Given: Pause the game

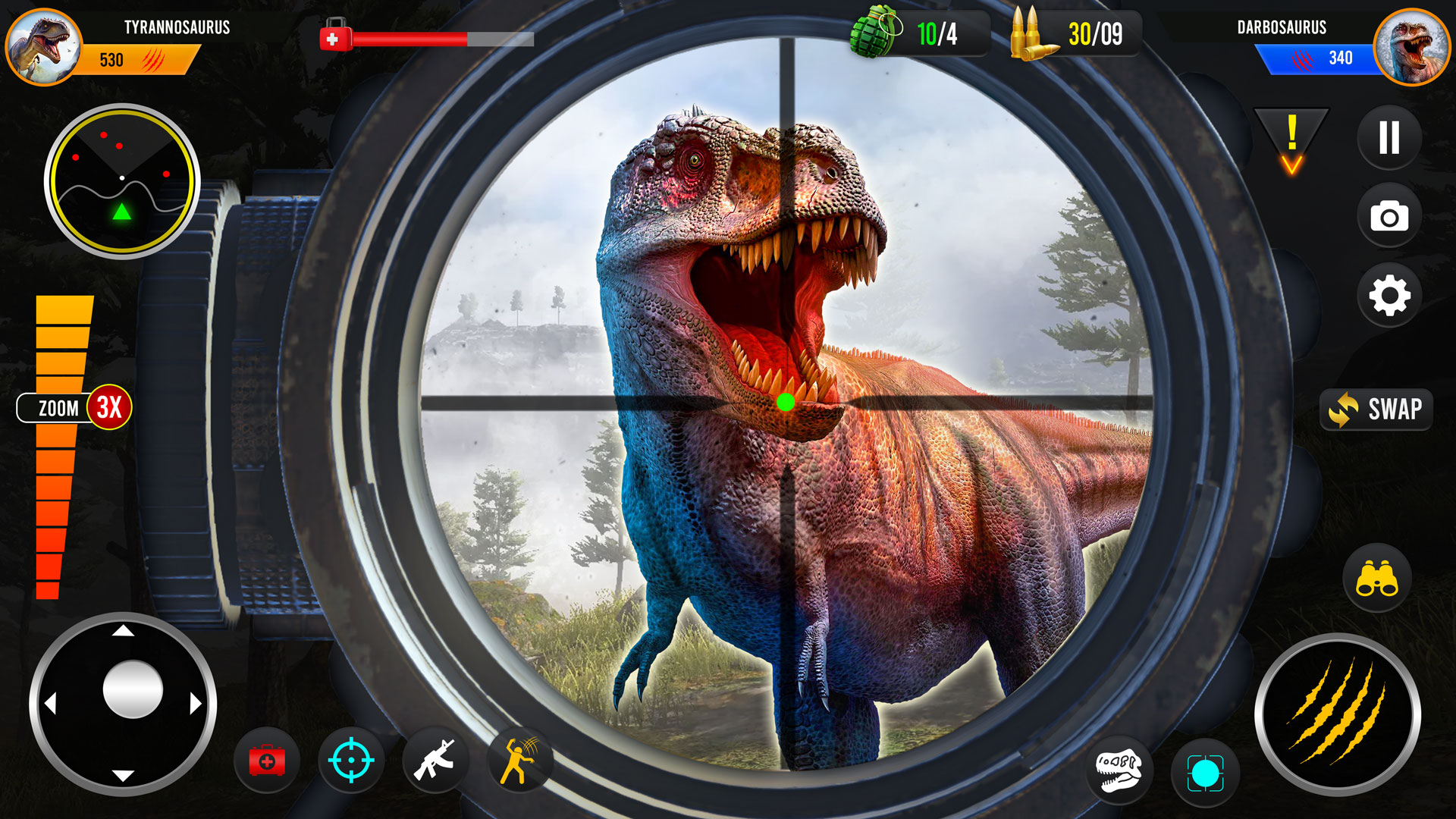Looking at the screenshot, I should pyautogui.click(x=1388, y=136).
